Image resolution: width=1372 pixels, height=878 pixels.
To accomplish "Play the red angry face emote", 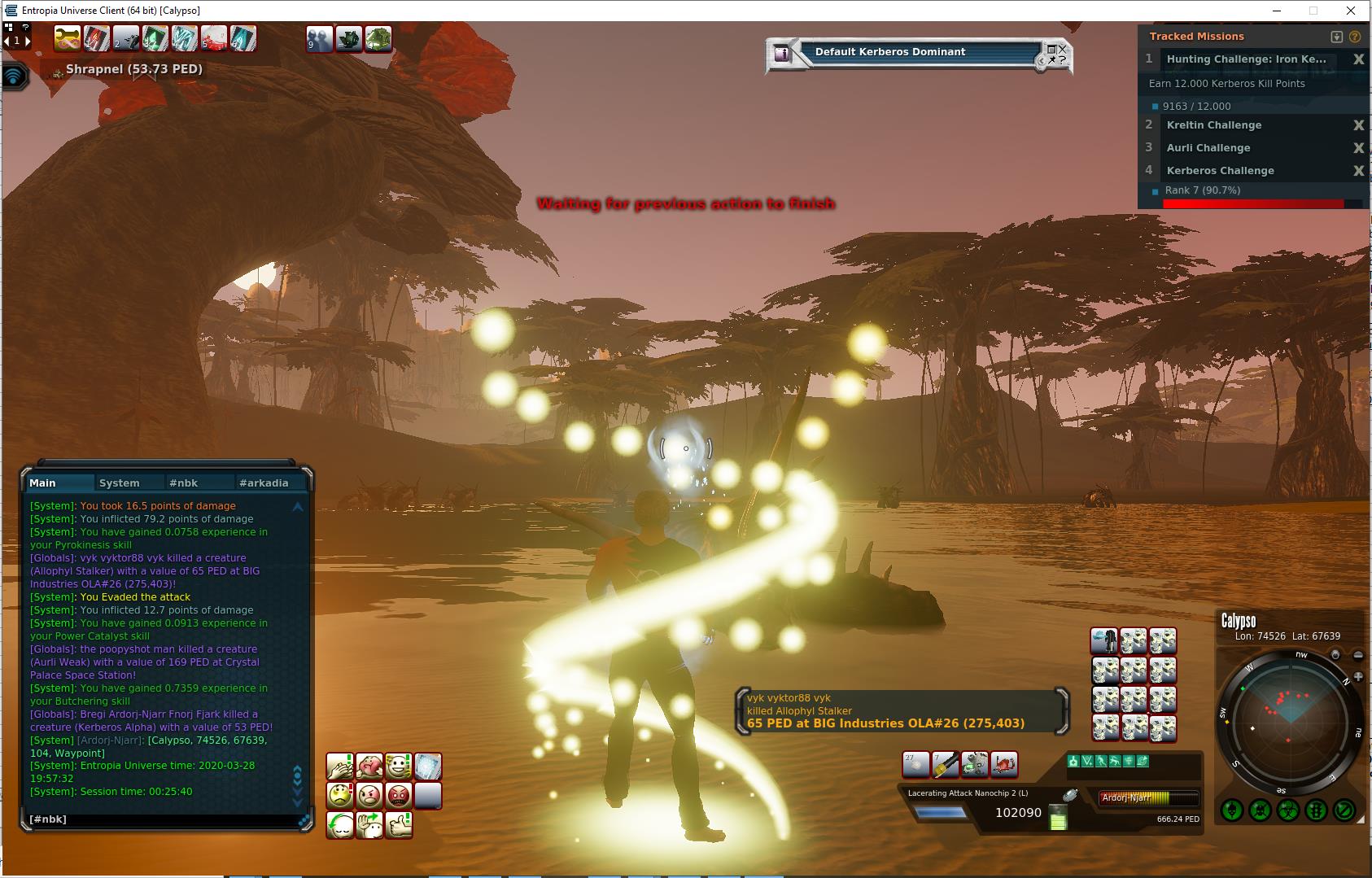I will click(x=399, y=796).
